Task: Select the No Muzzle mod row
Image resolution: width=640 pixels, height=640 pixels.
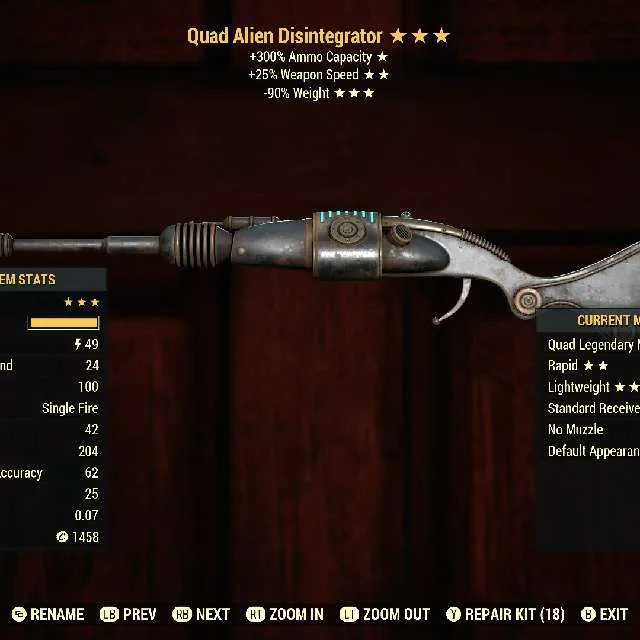Action: point(576,429)
